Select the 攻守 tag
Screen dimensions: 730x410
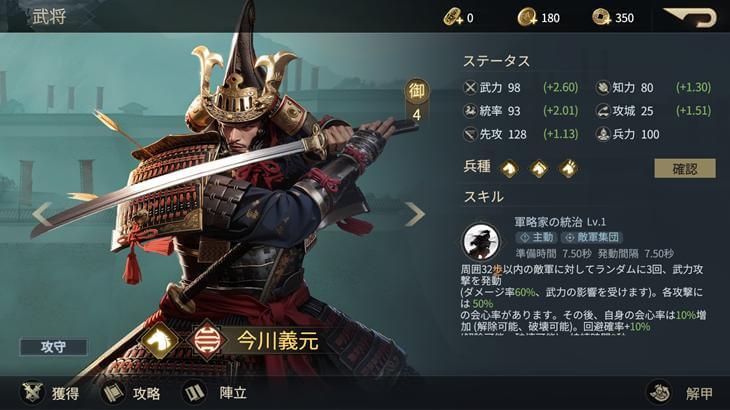pos(52,347)
